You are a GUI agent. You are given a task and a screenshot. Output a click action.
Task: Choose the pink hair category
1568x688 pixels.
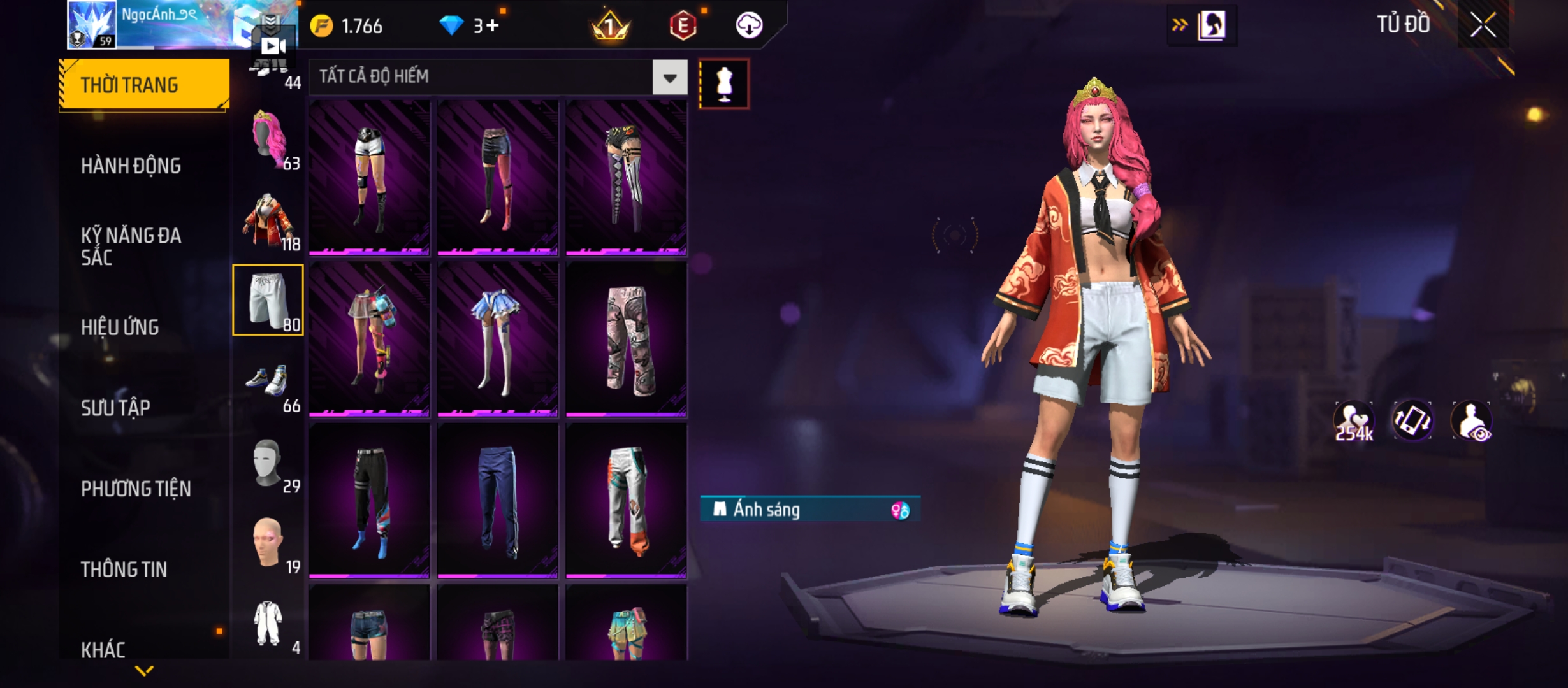(268, 140)
